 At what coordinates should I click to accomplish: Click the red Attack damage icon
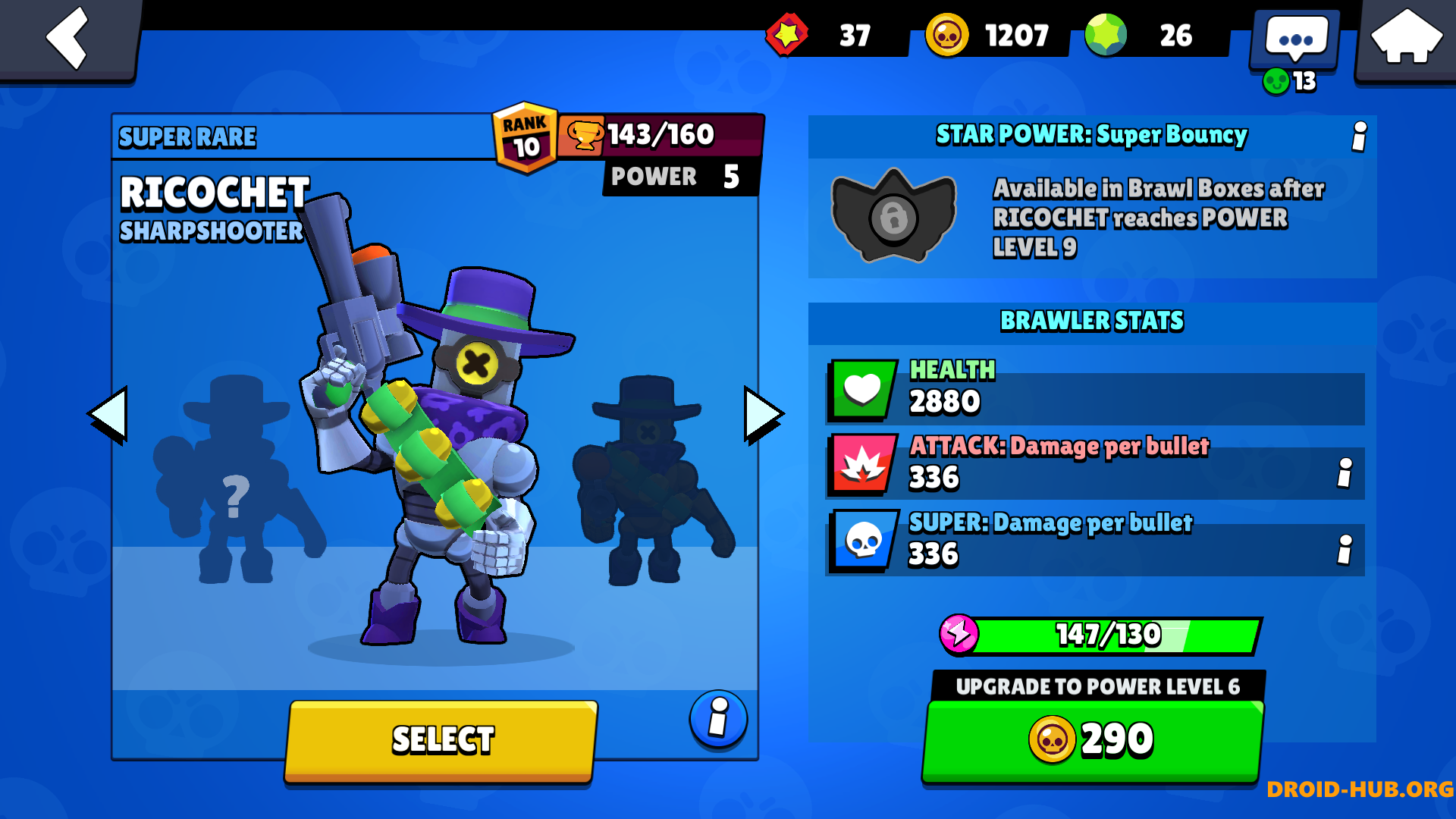click(x=861, y=465)
